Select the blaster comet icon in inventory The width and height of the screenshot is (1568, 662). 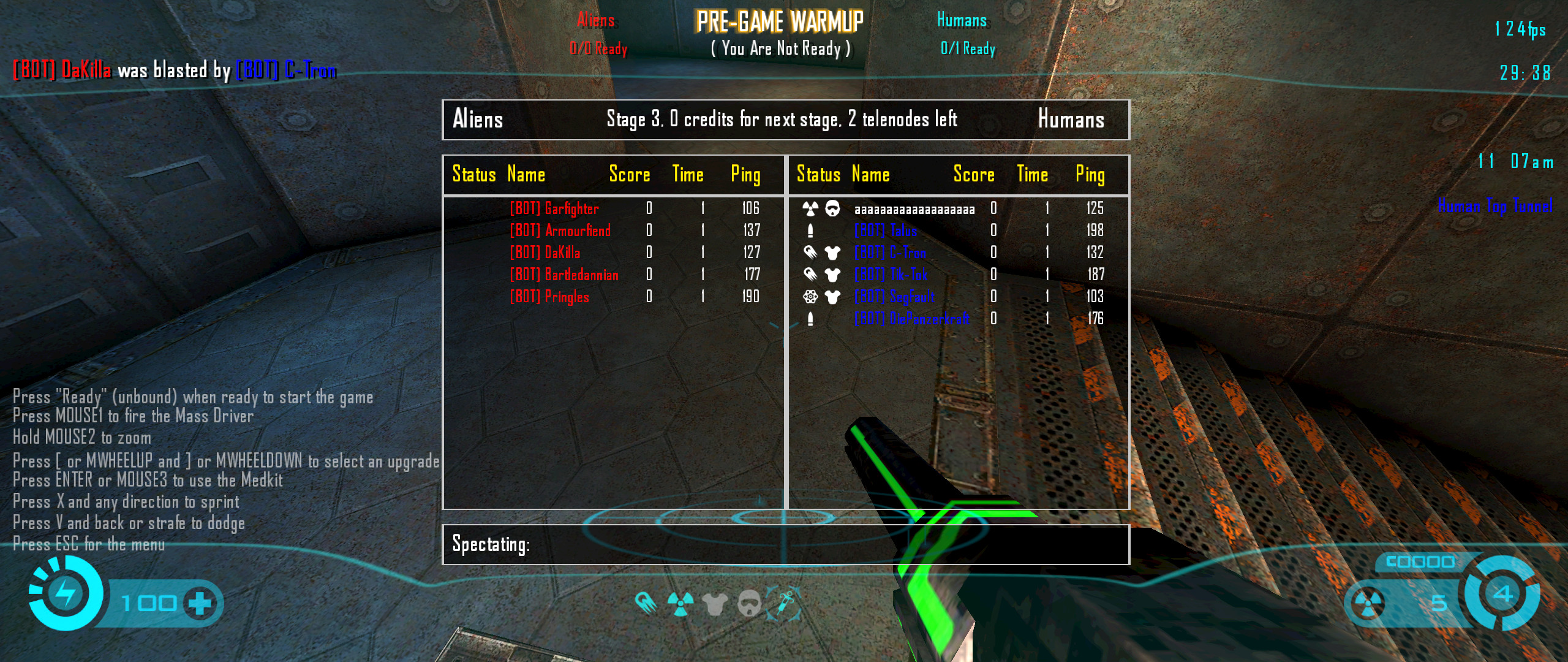point(646,603)
